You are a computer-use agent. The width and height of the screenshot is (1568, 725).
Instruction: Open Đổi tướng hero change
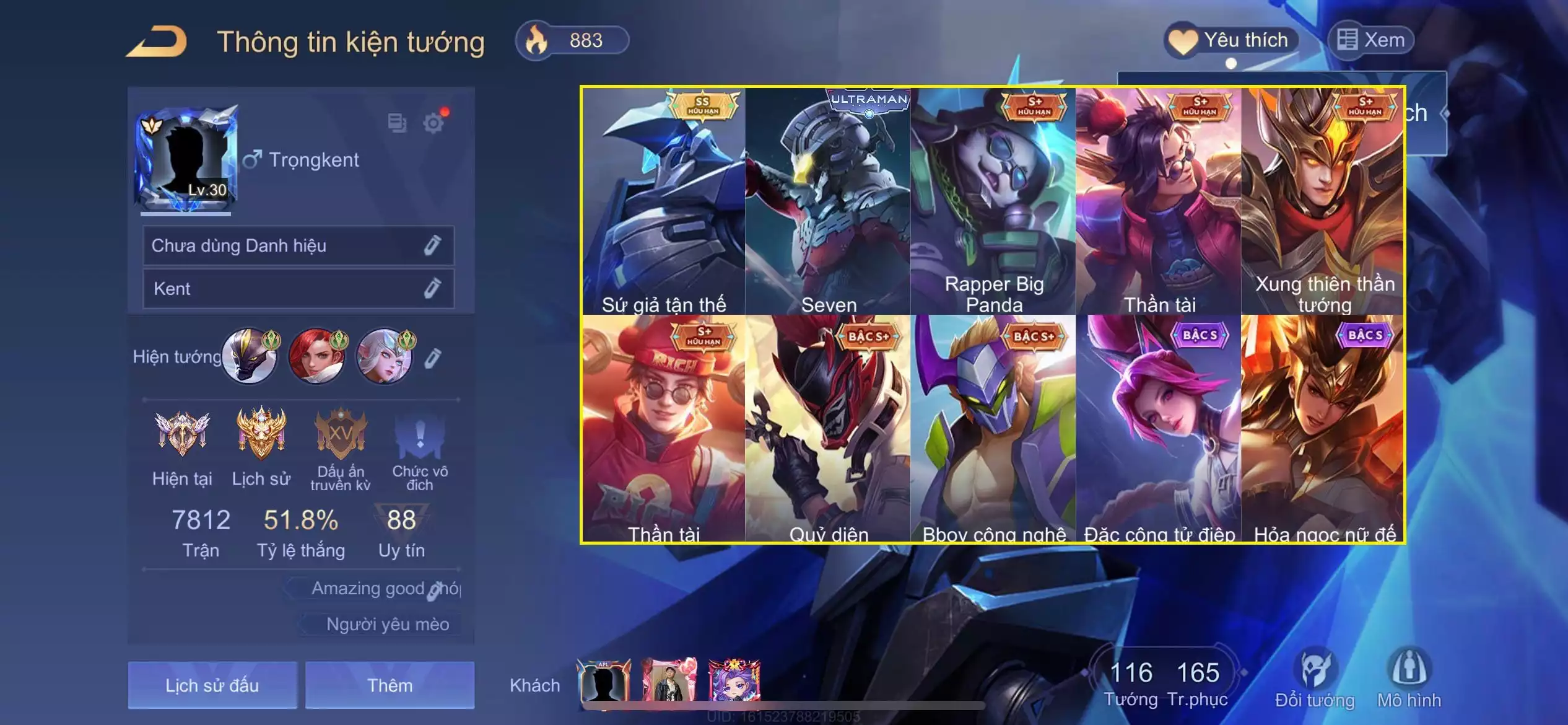[1315, 679]
